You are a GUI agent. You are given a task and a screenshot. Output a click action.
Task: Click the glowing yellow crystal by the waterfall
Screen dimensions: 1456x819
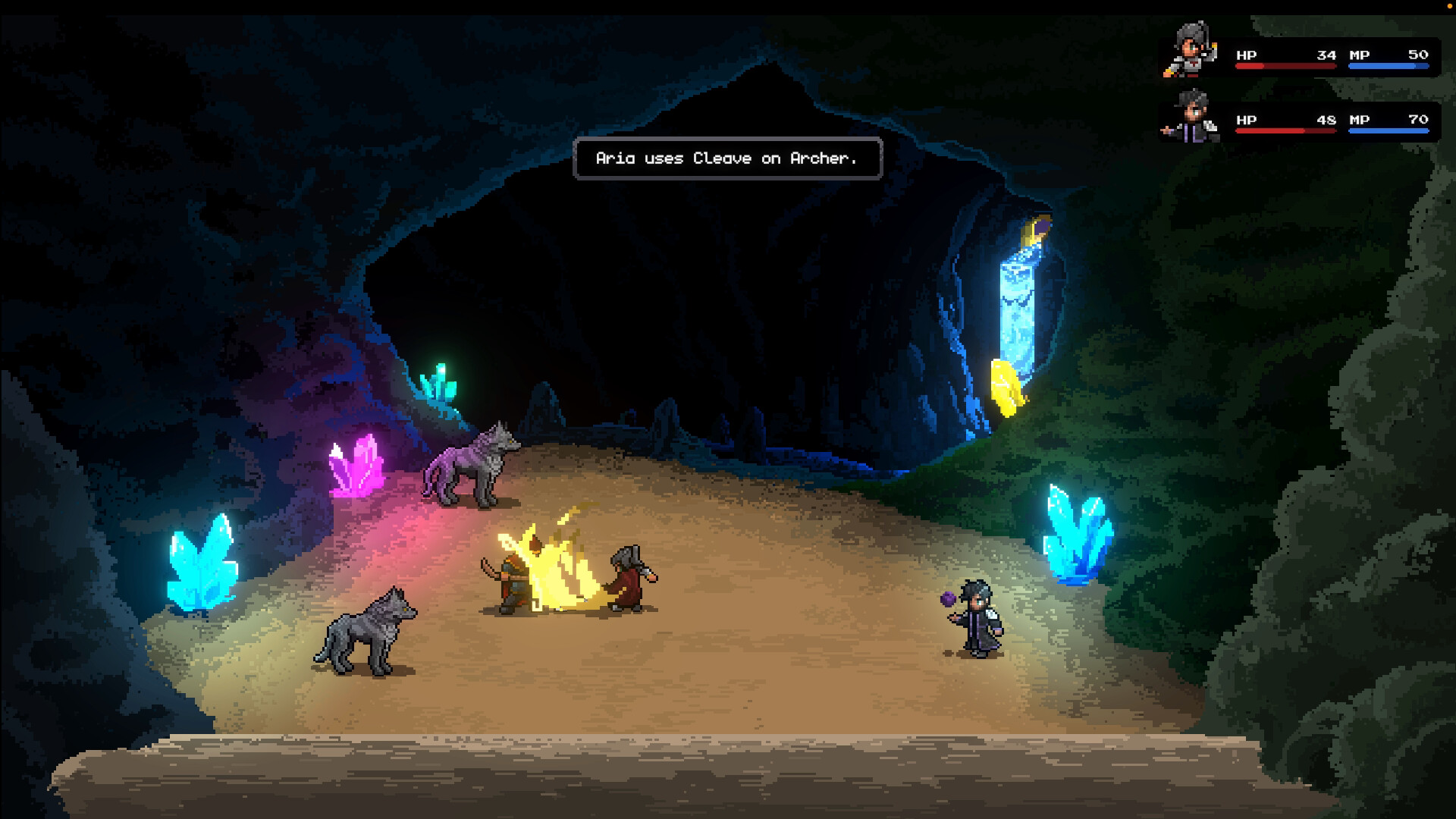click(x=1009, y=387)
